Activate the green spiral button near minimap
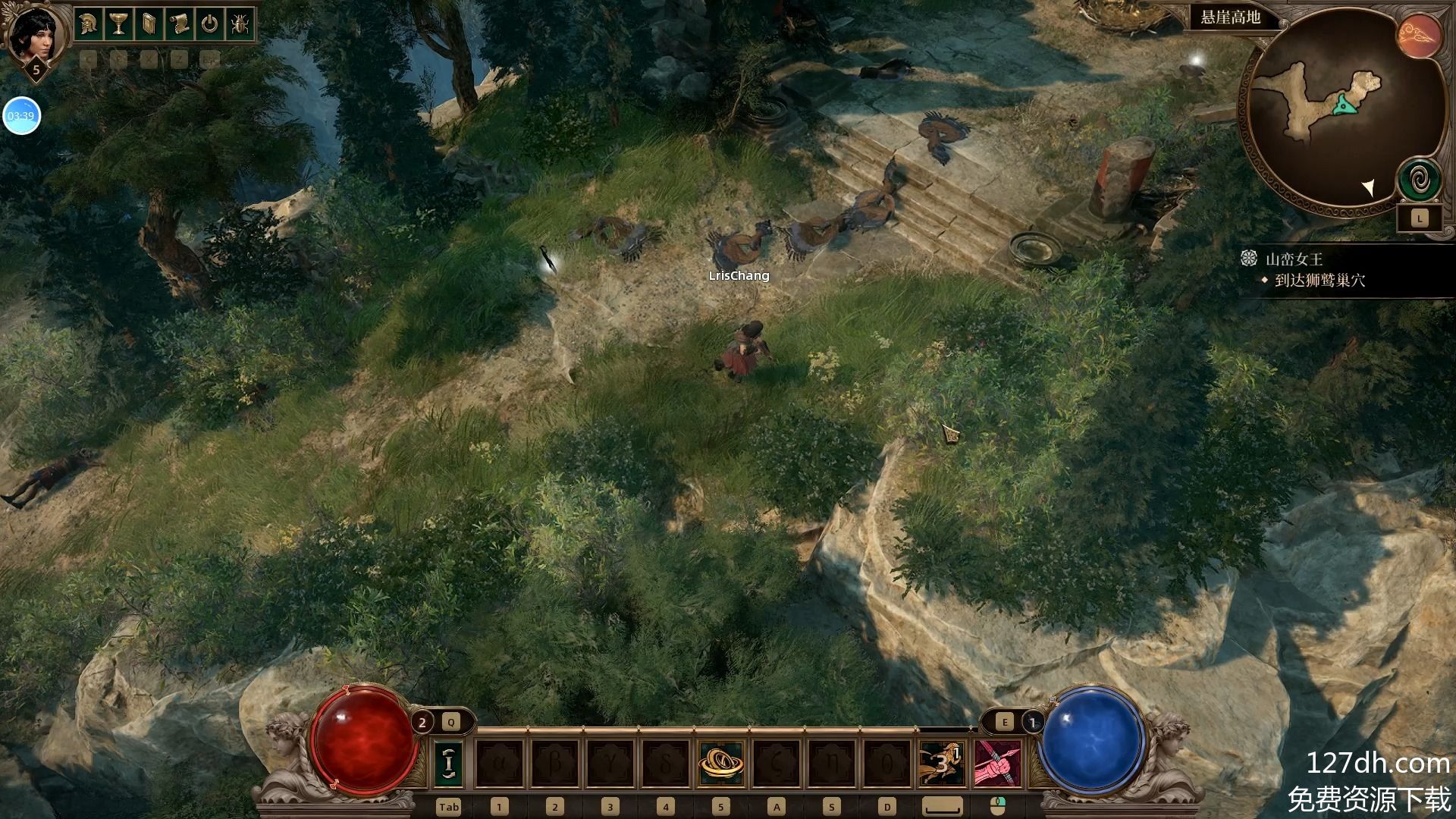The image size is (1456, 819). 1420,180
